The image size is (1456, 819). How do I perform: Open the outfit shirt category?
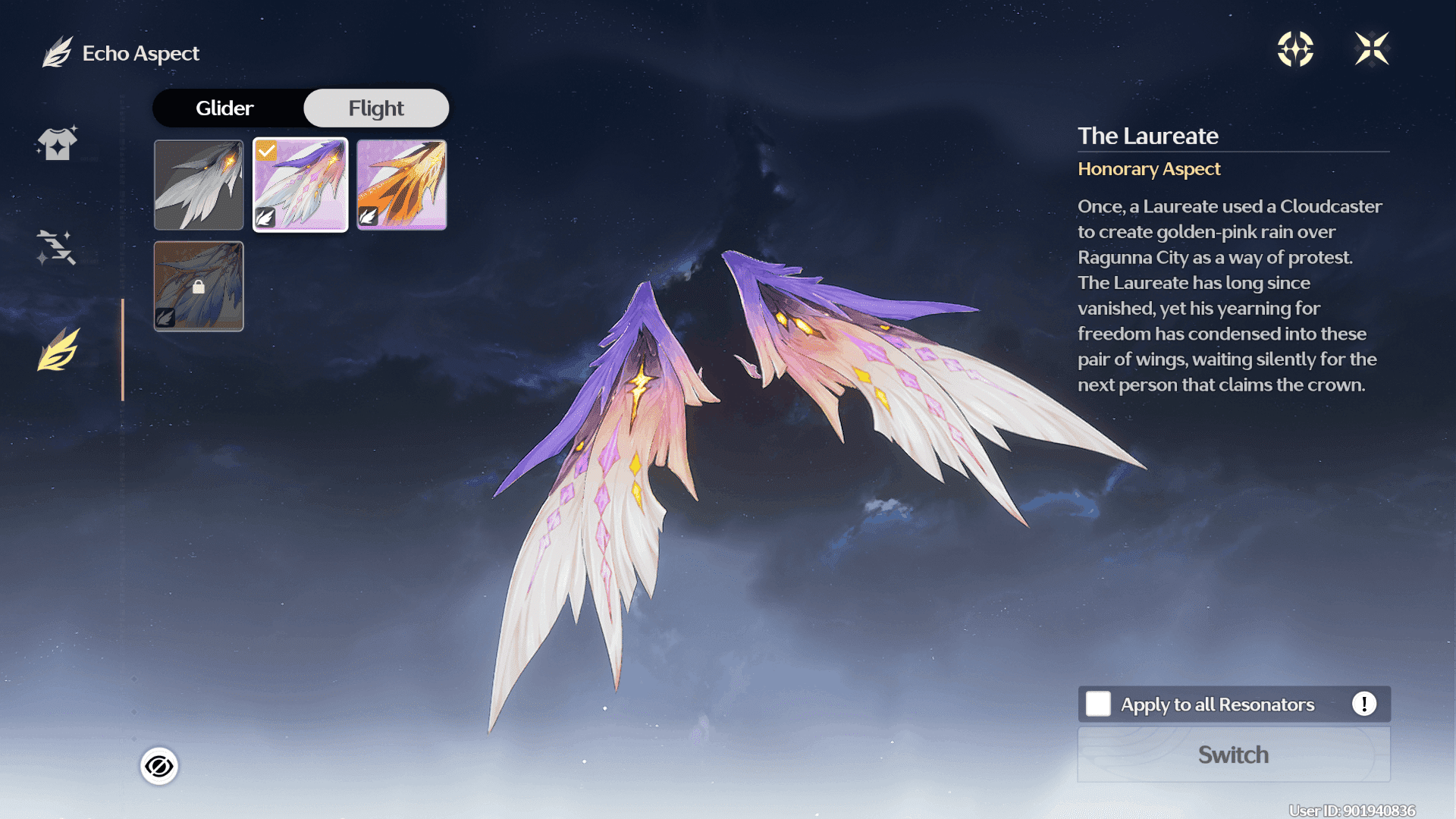click(x=58, y=143)
